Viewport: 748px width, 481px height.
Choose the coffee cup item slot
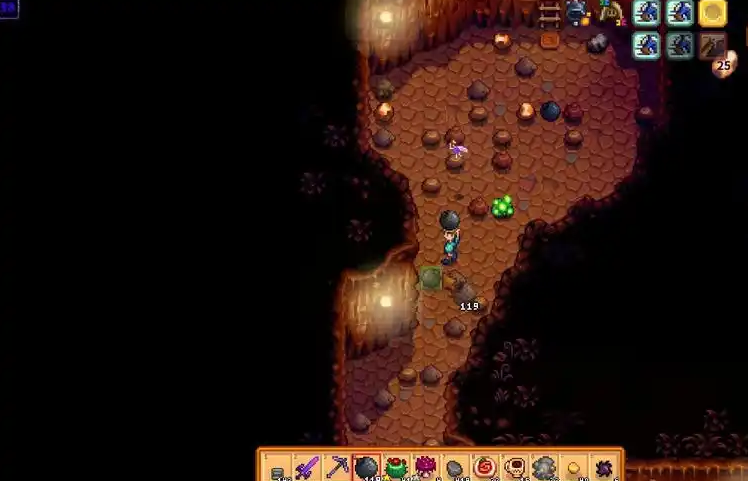pyautogui.click(x=515, y=467)
